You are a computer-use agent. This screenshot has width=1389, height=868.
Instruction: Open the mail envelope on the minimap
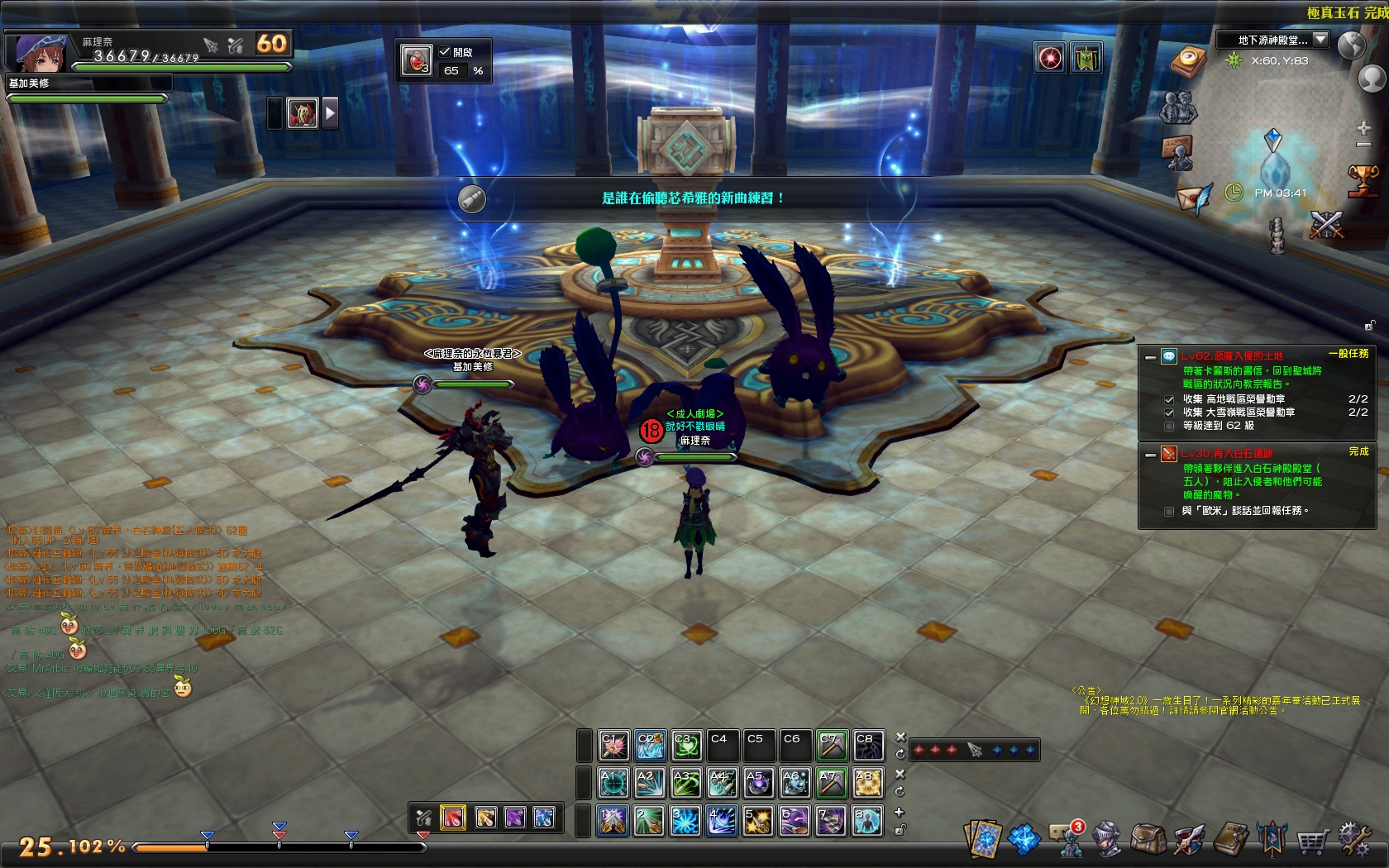click(1194, 198)
